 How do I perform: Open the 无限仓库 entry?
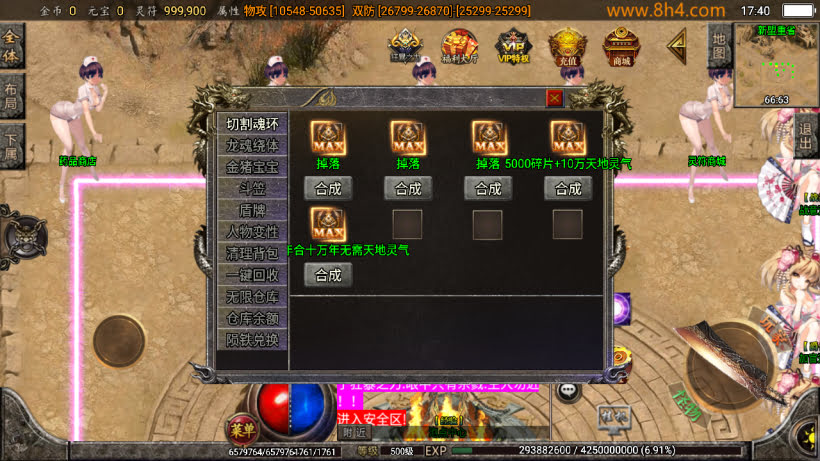[252, 296]
